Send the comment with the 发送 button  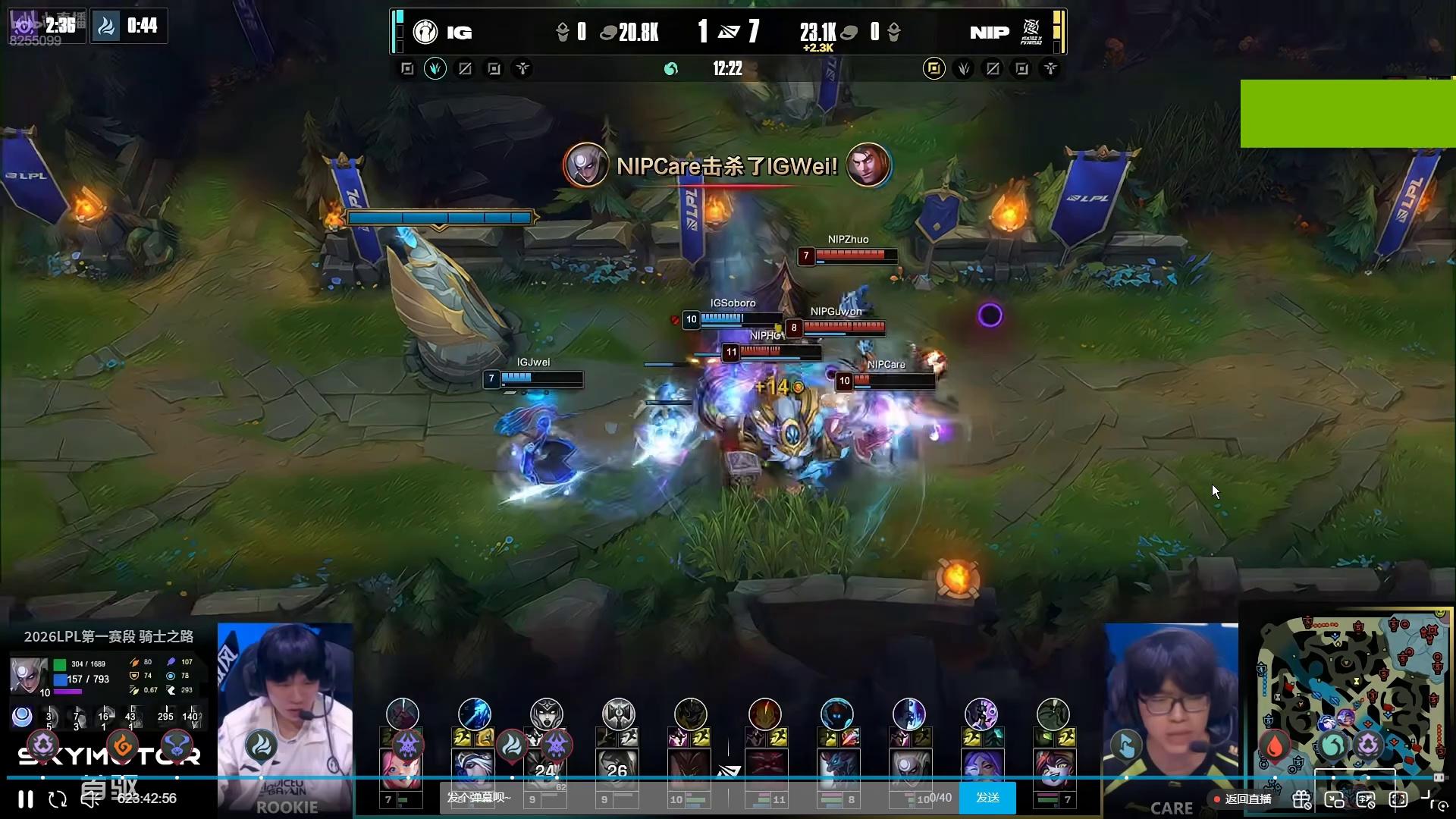tap(987, 798)
